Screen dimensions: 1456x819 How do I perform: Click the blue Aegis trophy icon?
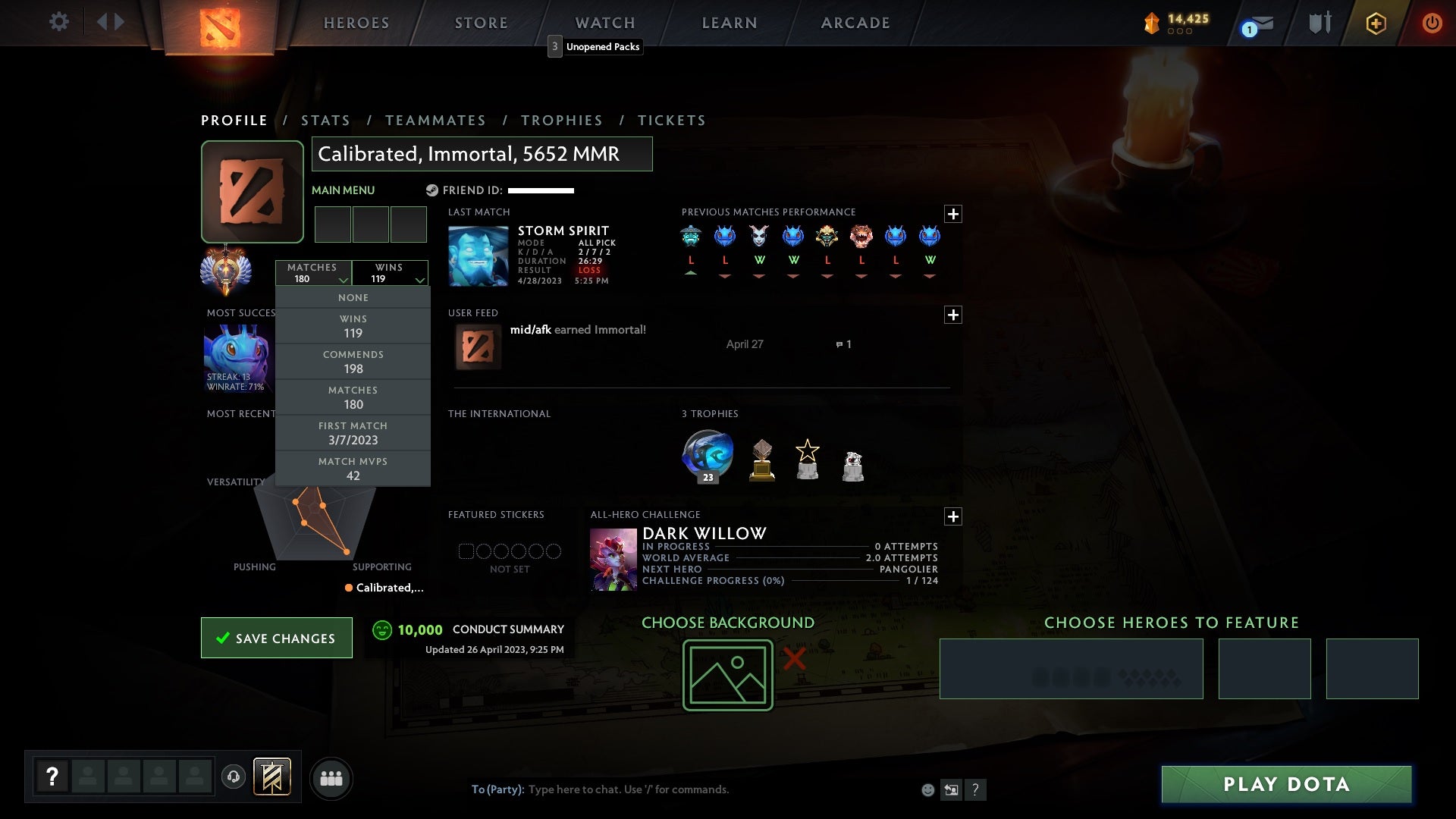(x=708, y=455)
